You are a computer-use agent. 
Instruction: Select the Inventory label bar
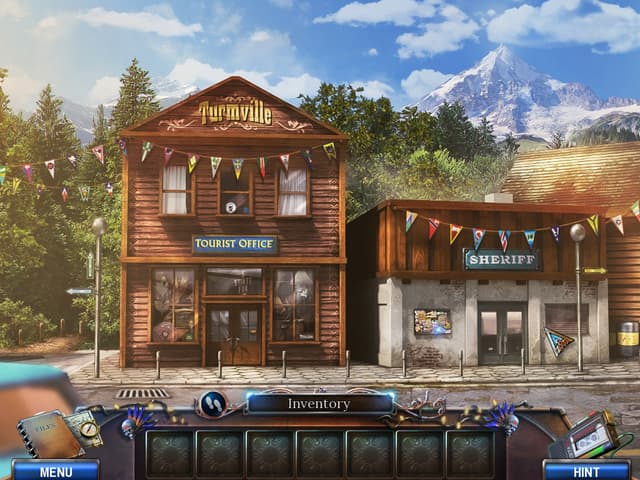click(x=319, y=404)
